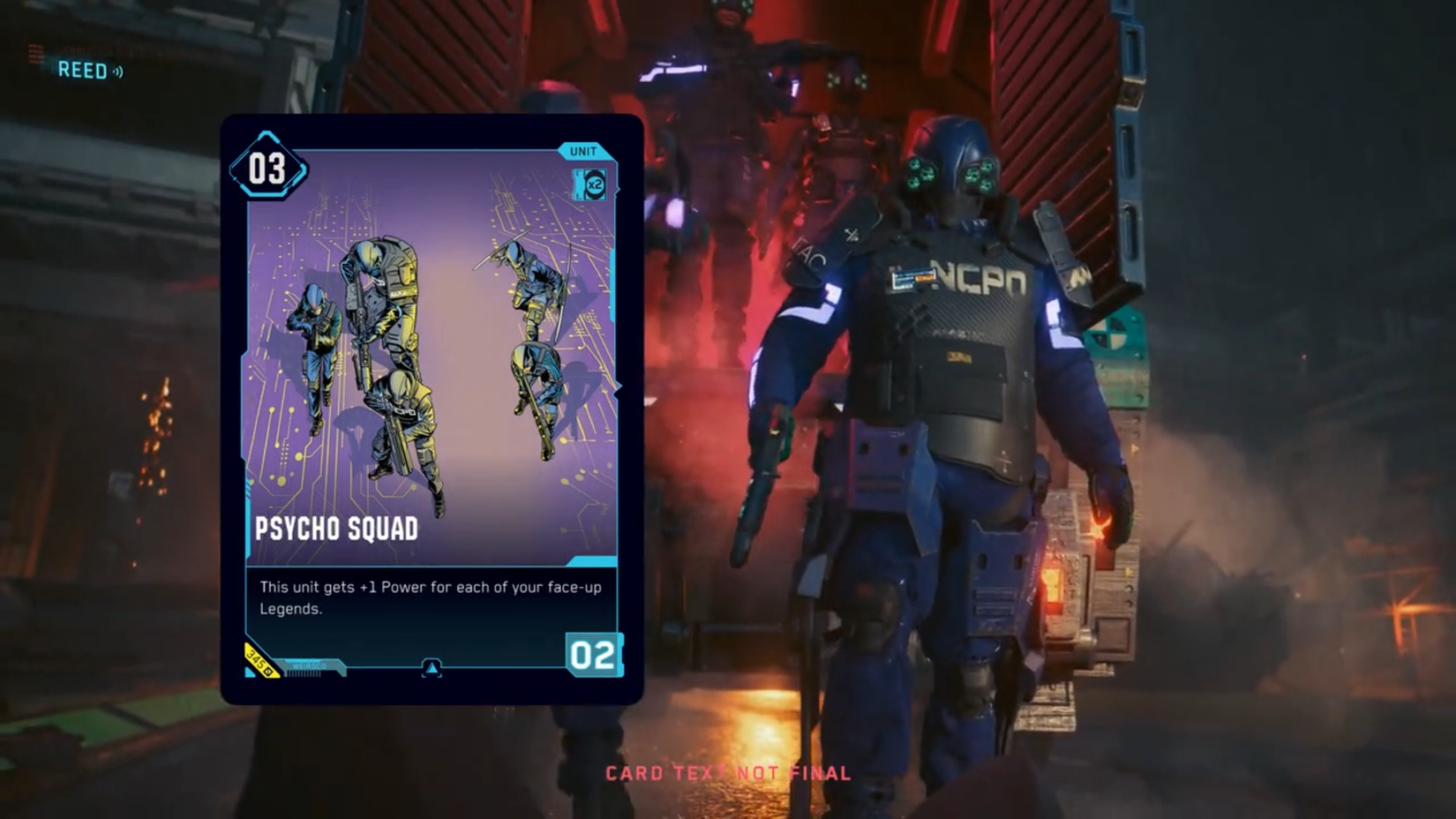Screen dimensions: 1456x819
Task: Select the UNIT tab on the card header
Action: [582, 150]
